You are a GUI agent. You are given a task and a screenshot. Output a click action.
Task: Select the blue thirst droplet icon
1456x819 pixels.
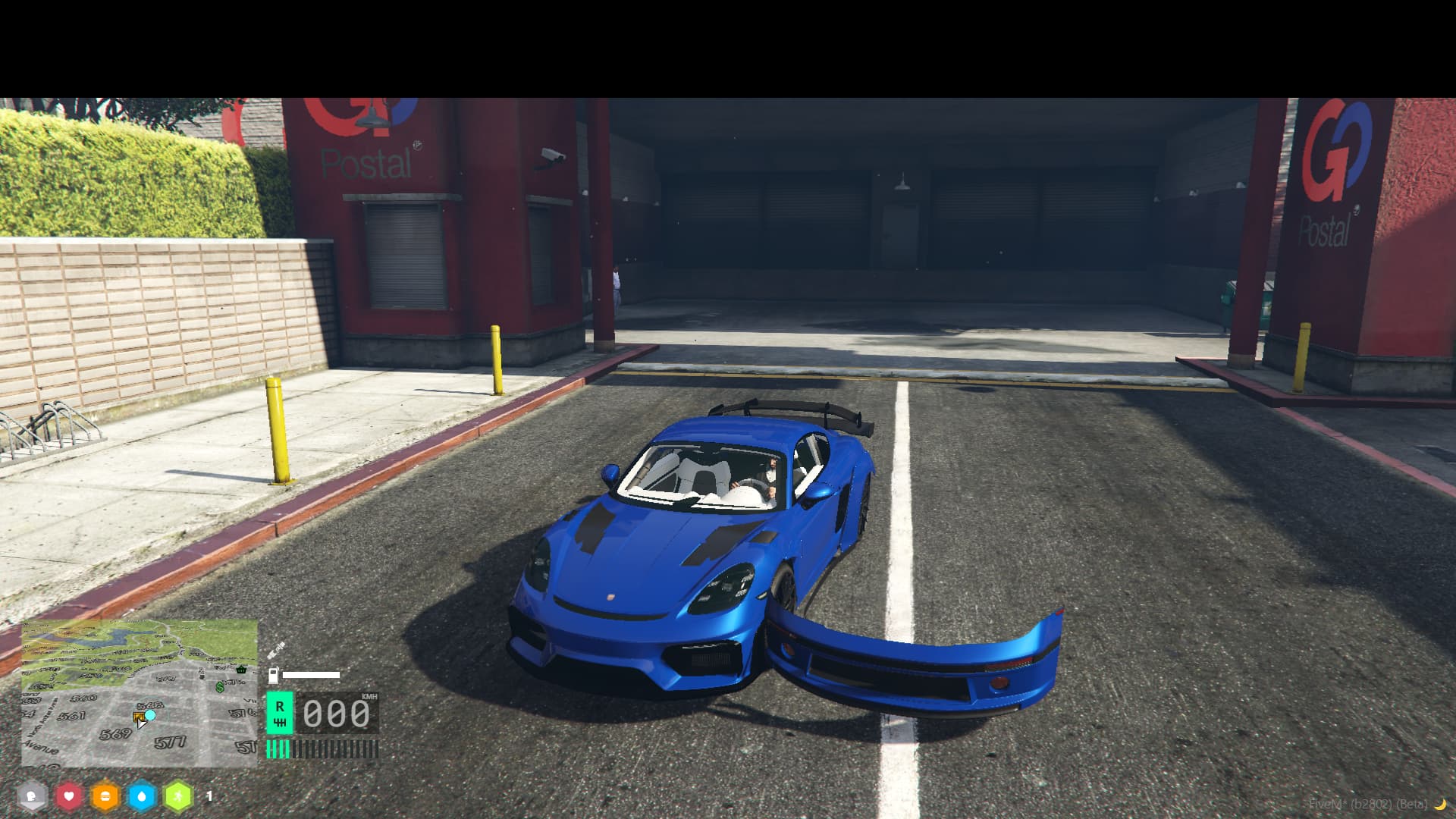141,797
